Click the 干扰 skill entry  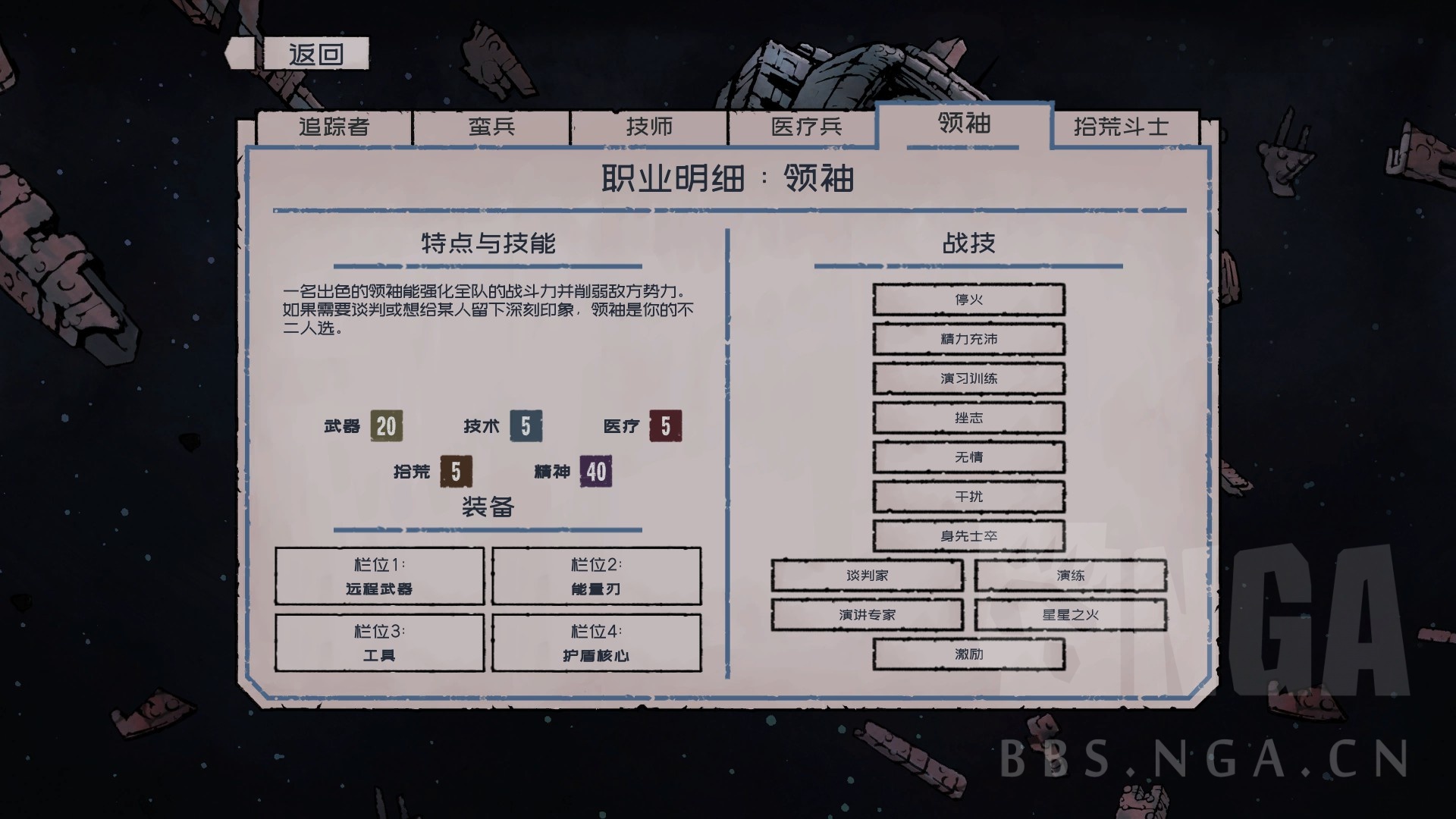coord(969,497)
